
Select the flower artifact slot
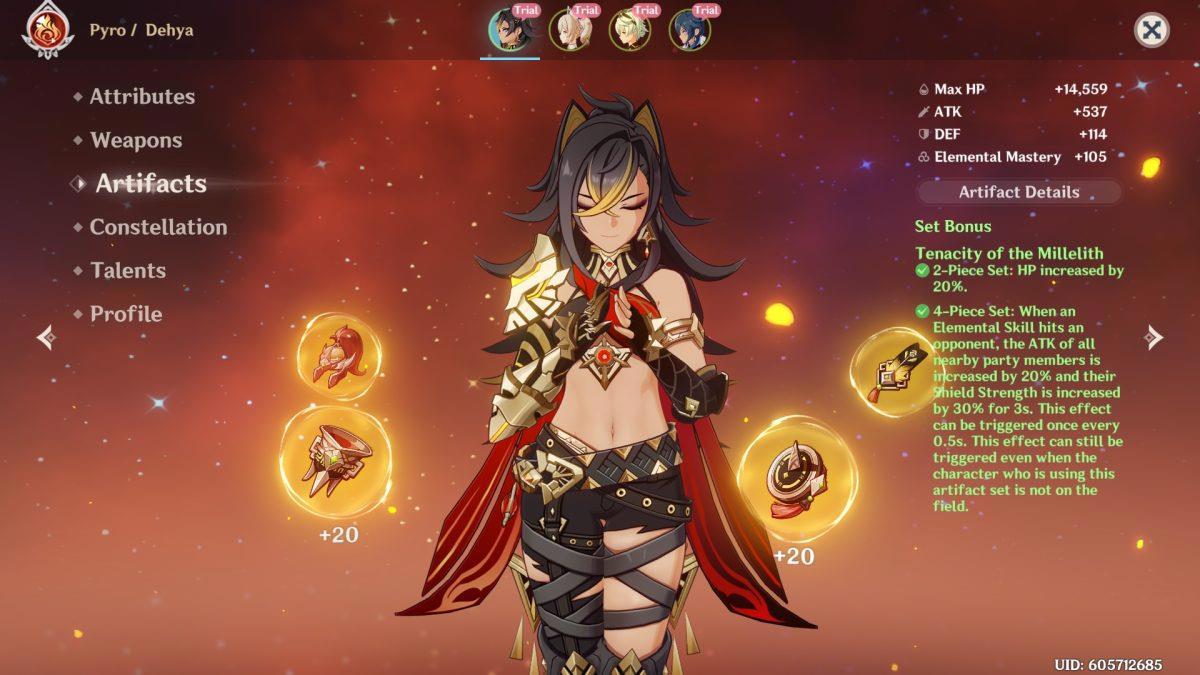tap(339, 357)
